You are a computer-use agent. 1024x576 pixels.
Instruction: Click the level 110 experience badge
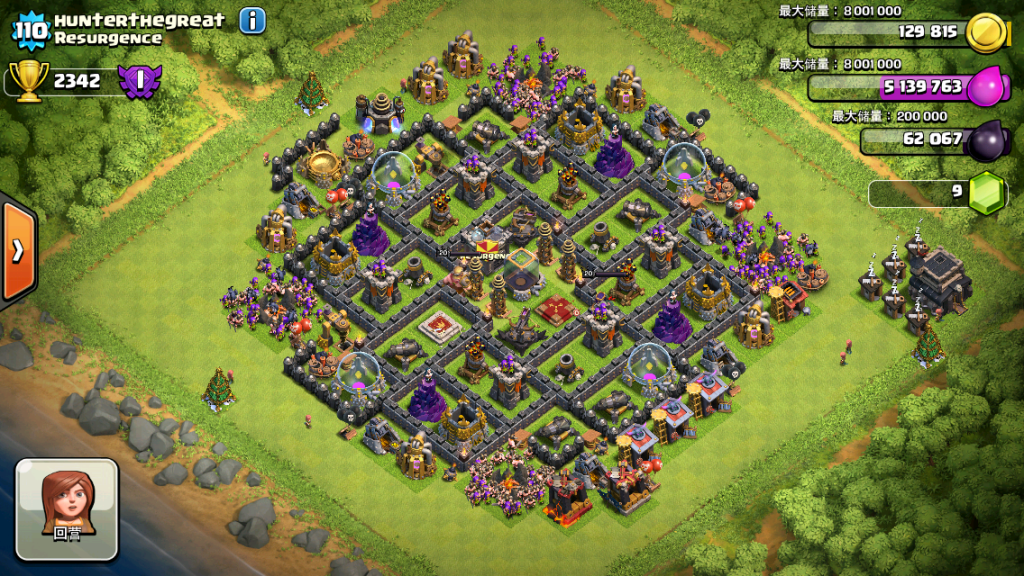pos(30,29)
